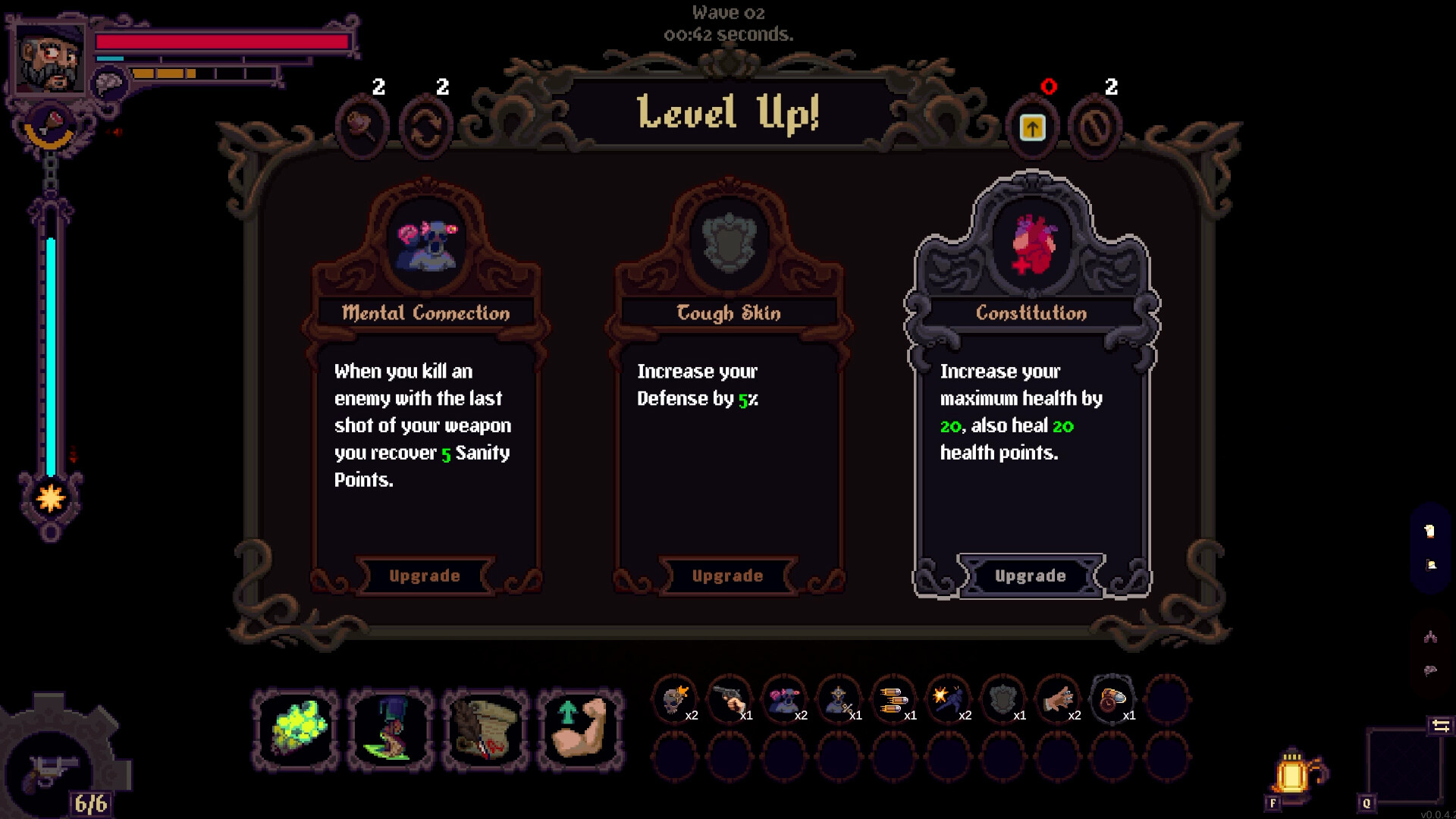Screen dimensions: 1456x819
Task: Click the pocket watch bullet item
Action: pyautogui.click(x=1113, y=699)
